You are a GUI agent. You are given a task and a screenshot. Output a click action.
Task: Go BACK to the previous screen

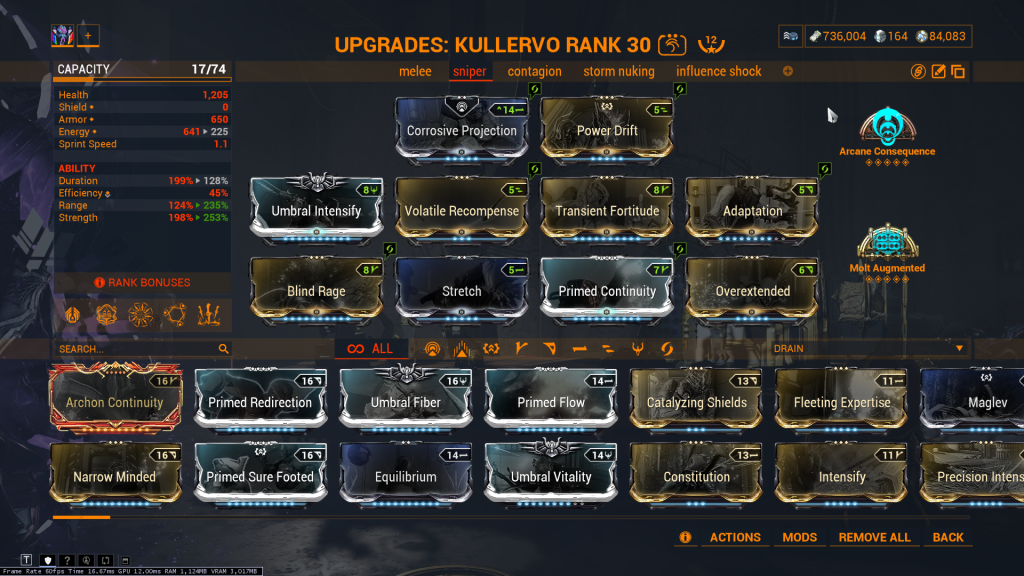point(947,537)
